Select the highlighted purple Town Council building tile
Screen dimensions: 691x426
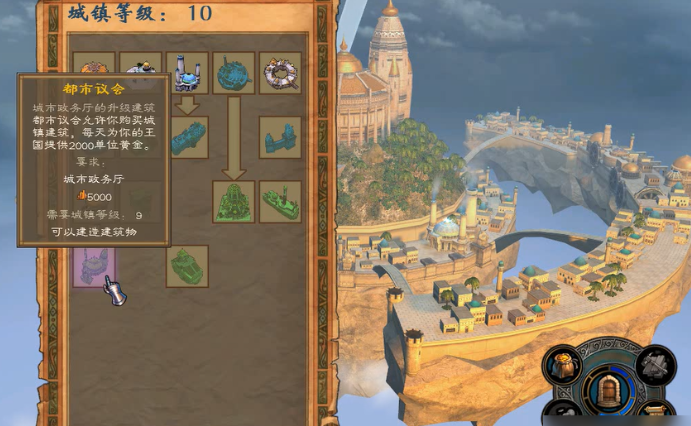point(93,266)
